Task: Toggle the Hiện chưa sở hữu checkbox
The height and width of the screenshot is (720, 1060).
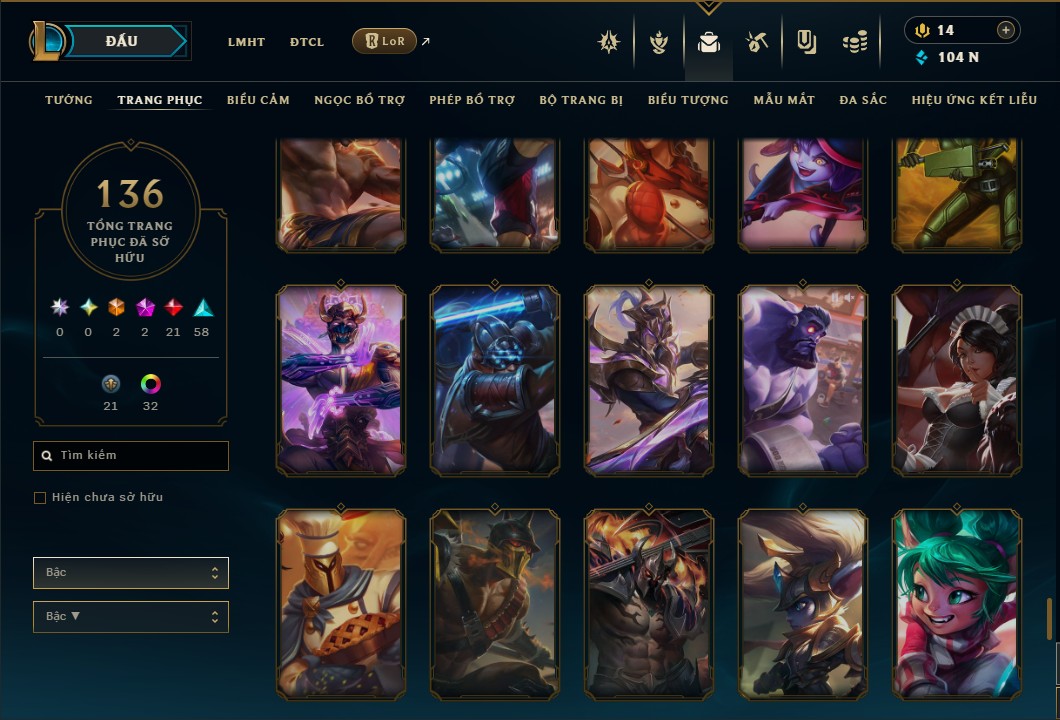Action: pyautogui.click(x=40, y=498)
